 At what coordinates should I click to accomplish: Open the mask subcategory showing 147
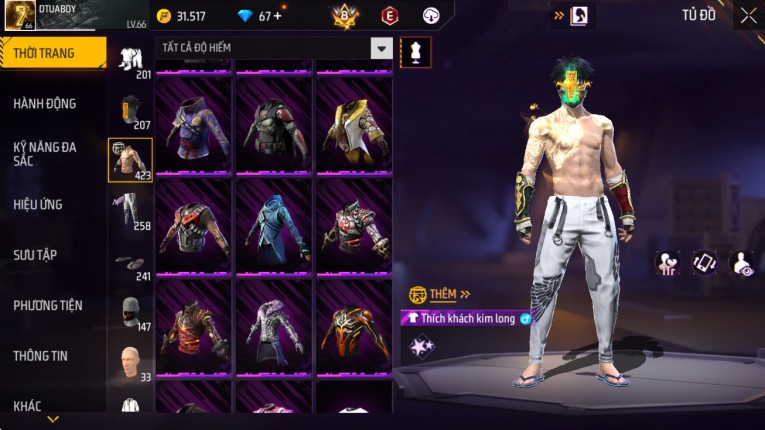click(x=130, y=312)
